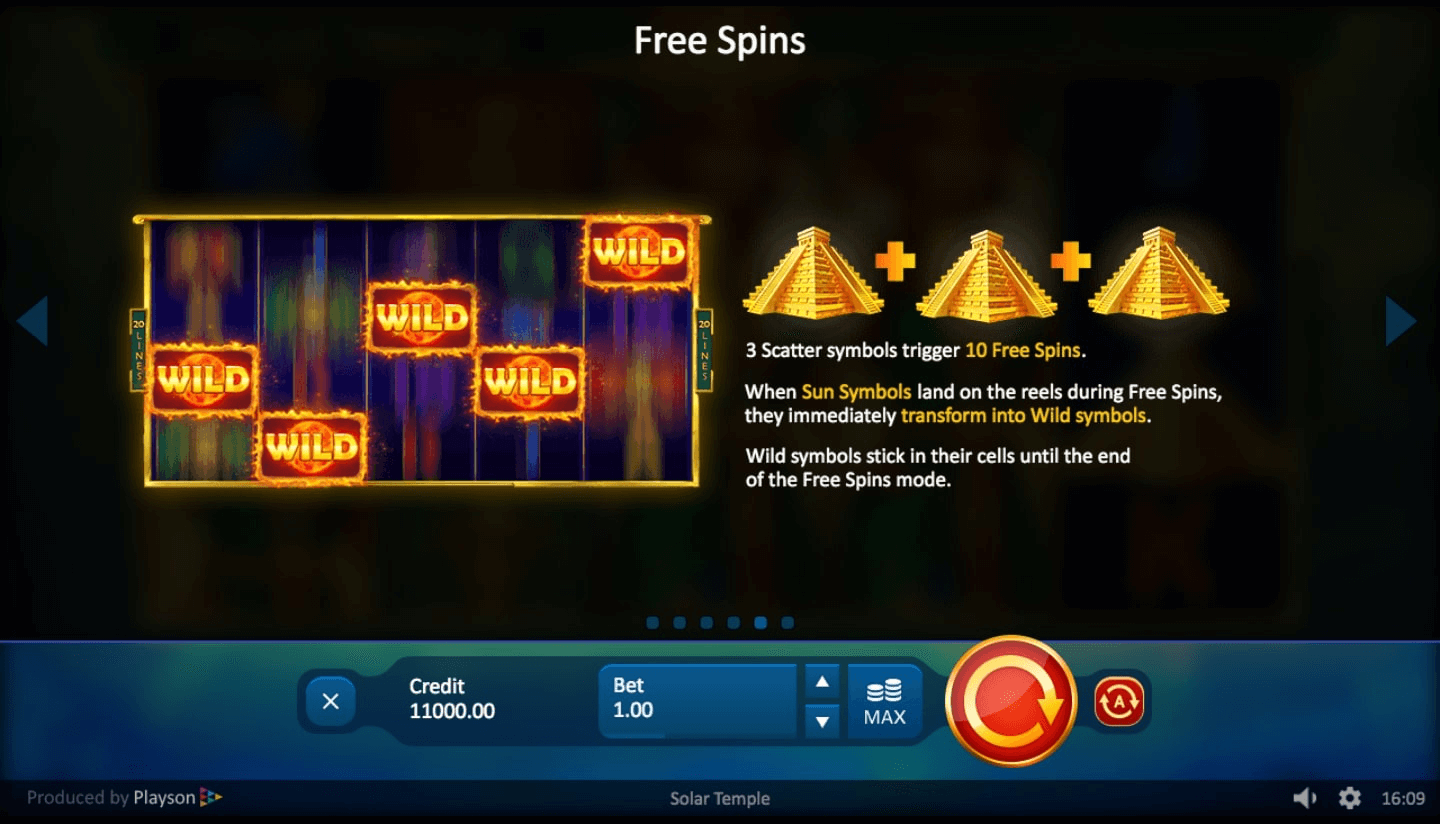Navigate to the next paytable page
Screen dimensions: 1440x824
click(x=1400, y=320)
